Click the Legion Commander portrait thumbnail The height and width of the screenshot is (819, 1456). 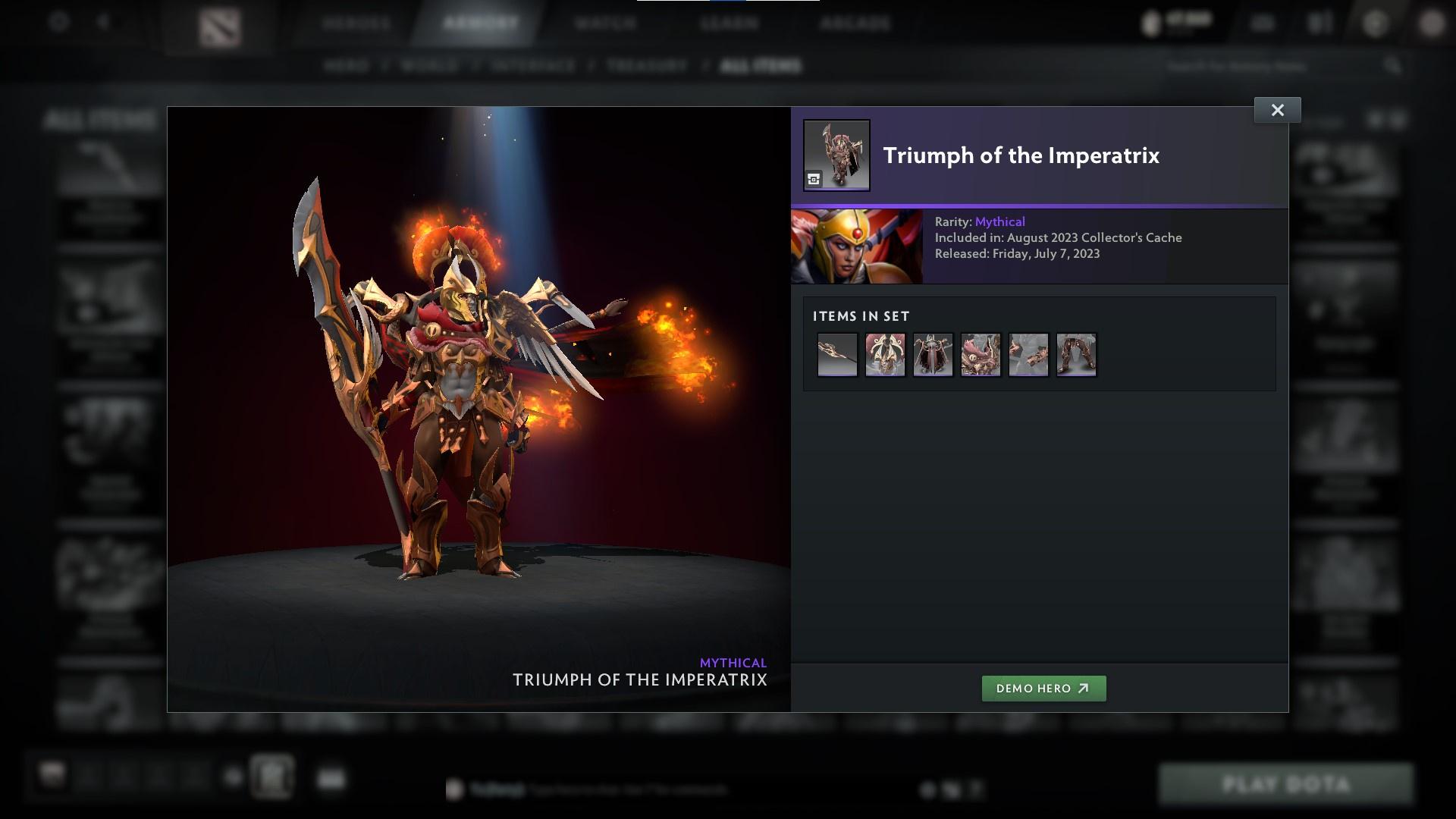pyautogui.click(x=857, y=246)
